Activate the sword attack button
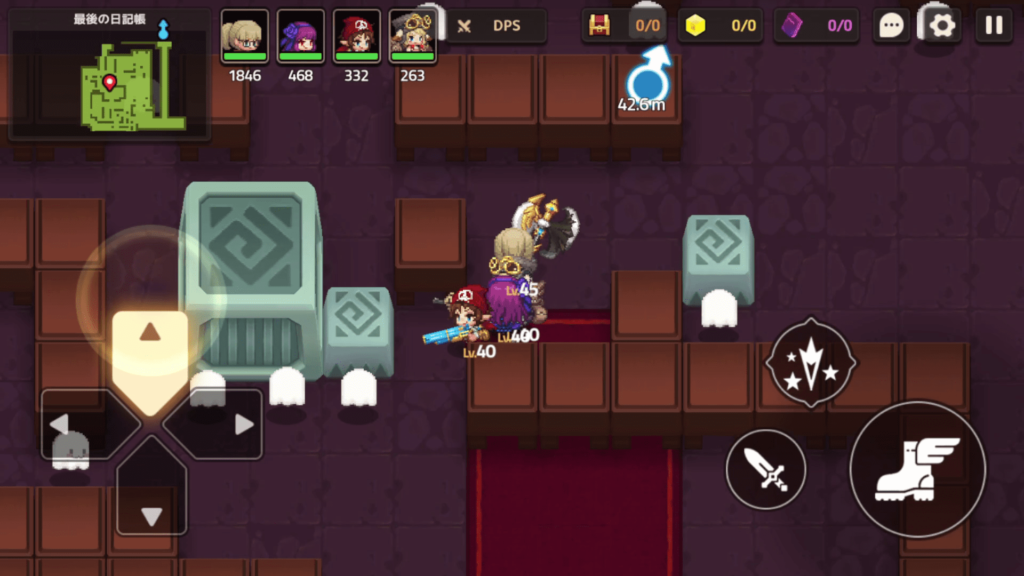The width and height of the screenshot is (1024, 576). click(766, 468)
